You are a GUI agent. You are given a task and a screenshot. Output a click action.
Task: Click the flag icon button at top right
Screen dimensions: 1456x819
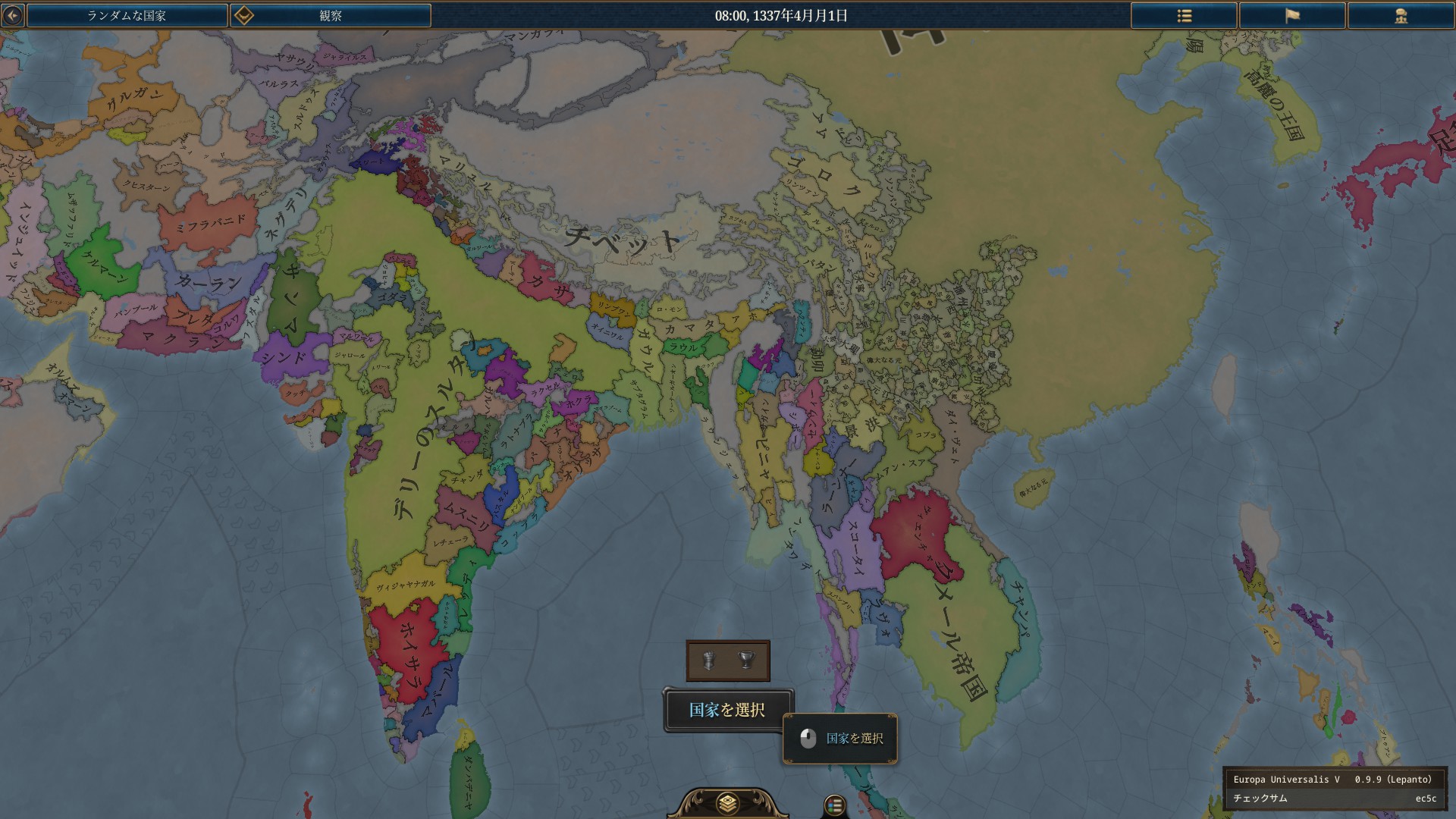[x=1293, y=15]
